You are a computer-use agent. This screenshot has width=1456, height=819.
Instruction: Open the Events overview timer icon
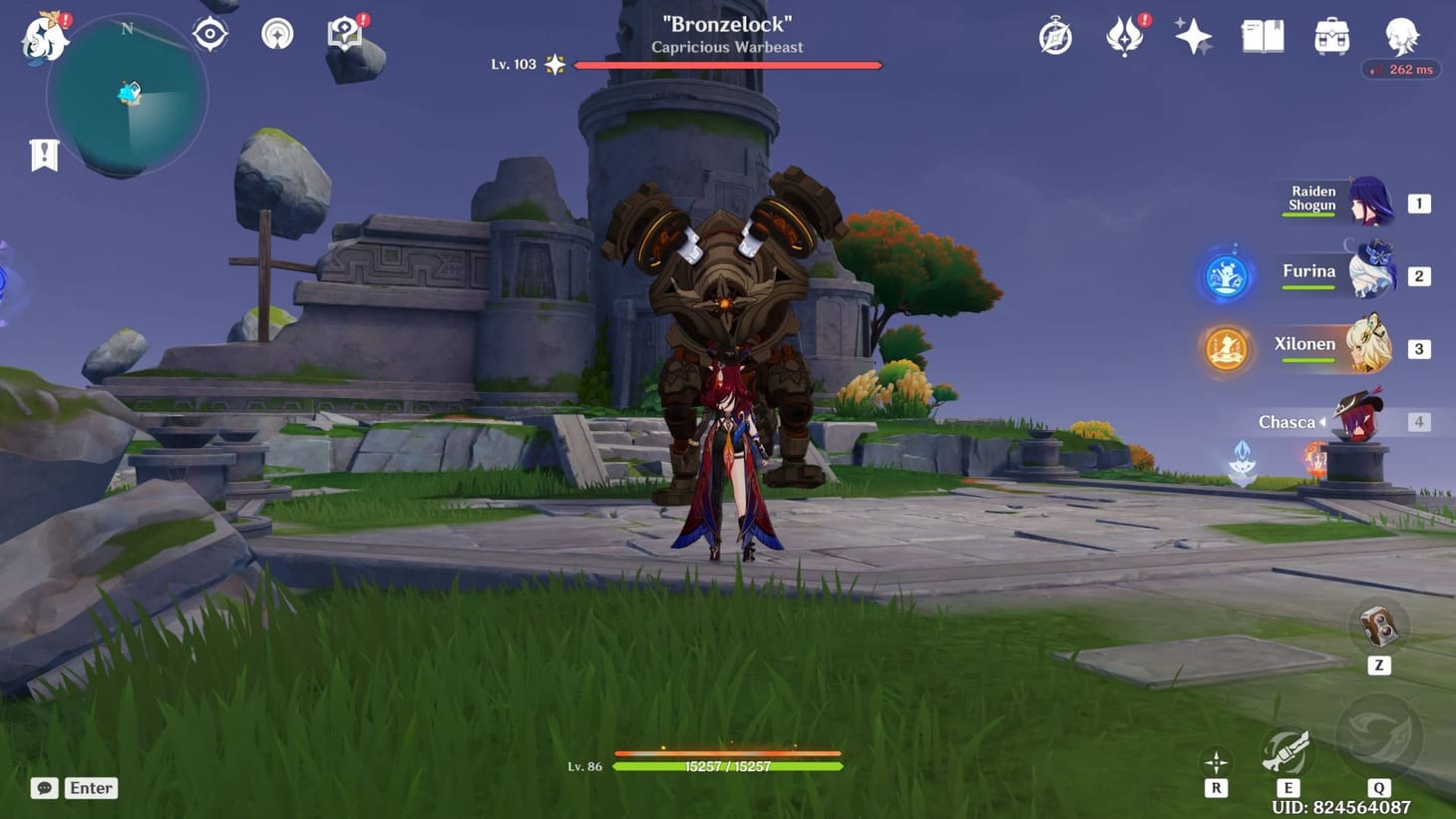[x=1054, y=36]
